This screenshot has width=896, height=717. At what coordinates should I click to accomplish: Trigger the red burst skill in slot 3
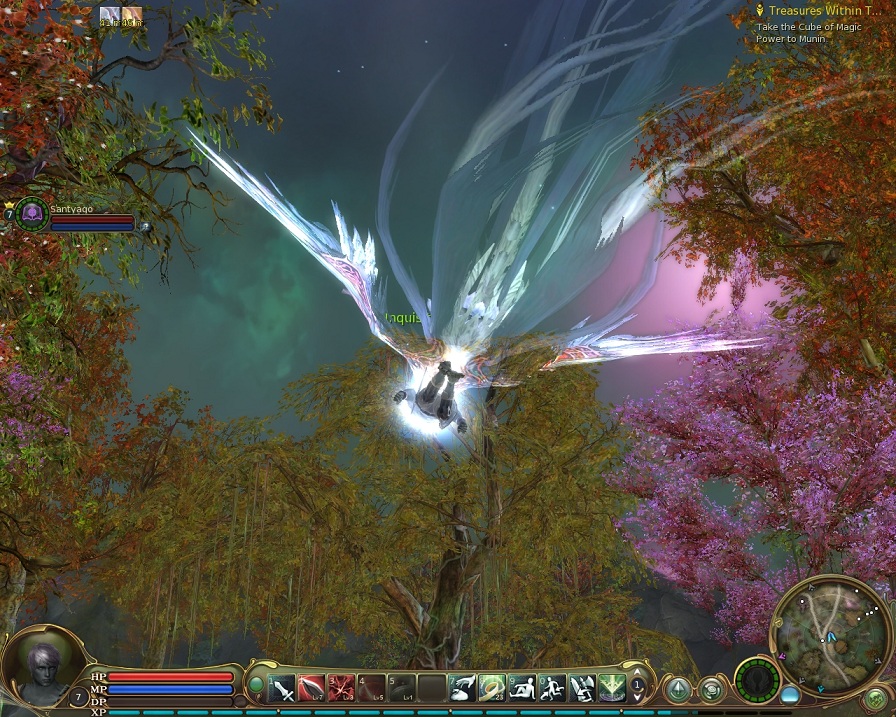(x=342, y=688)
